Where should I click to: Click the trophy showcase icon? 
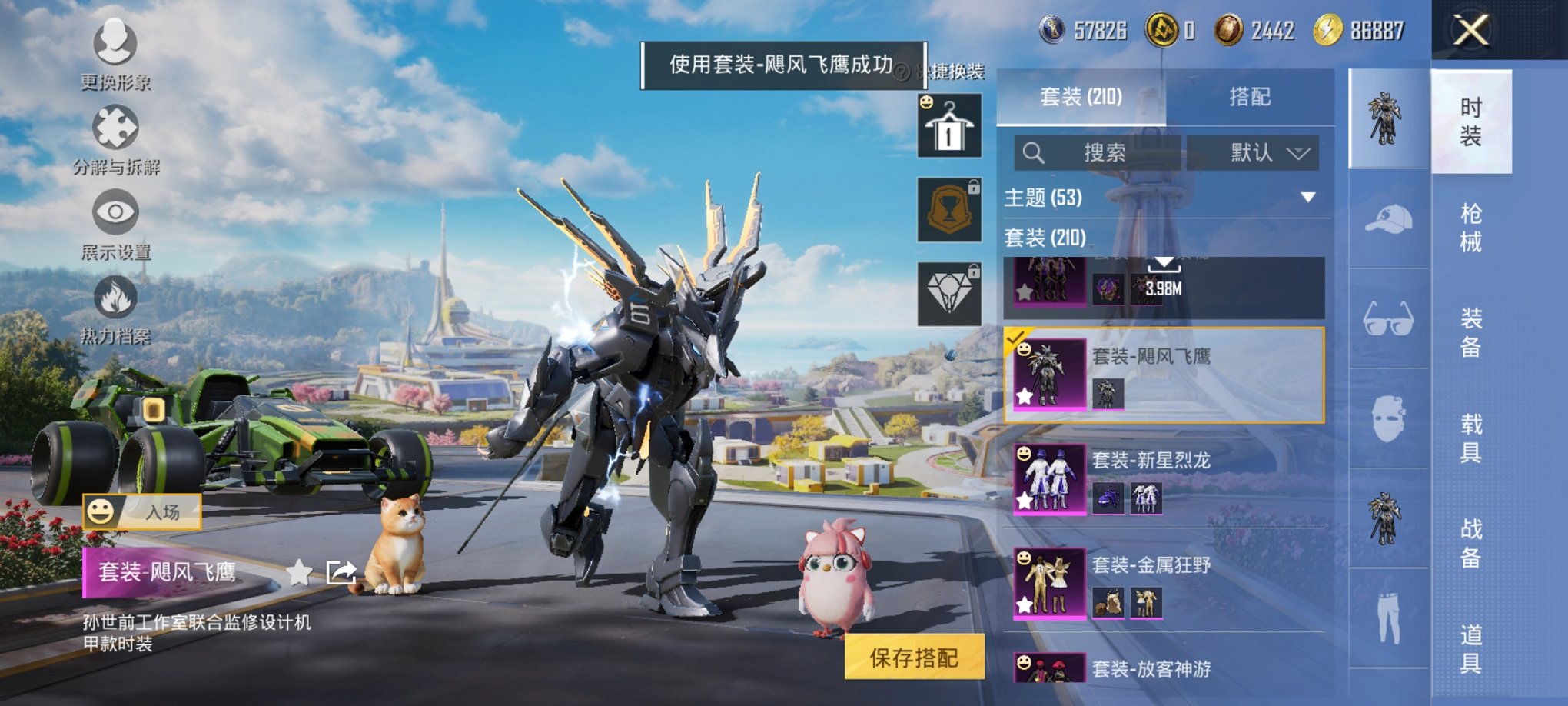pos(950,208)
